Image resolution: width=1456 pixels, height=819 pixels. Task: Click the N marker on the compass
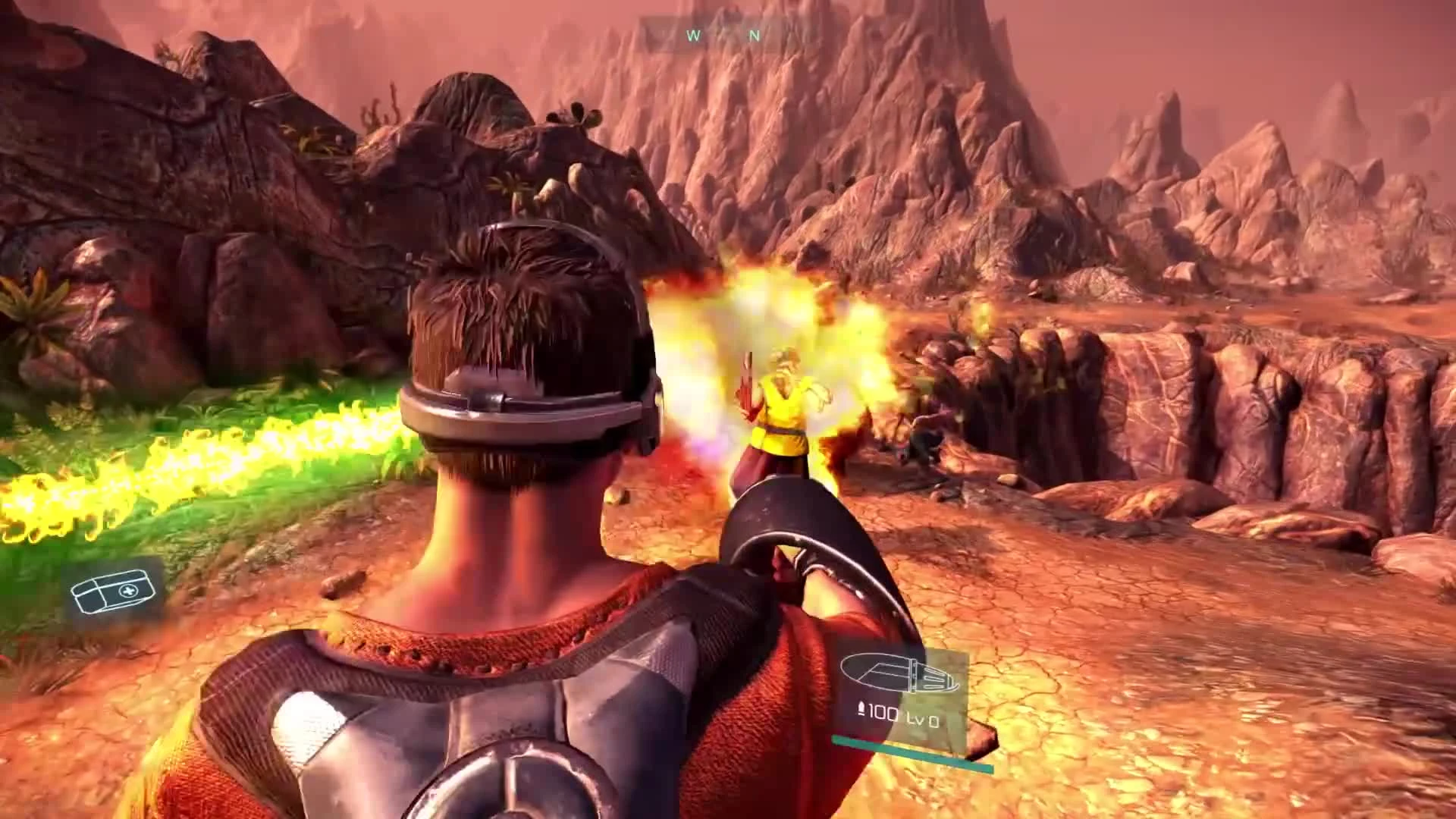[753, 36]
